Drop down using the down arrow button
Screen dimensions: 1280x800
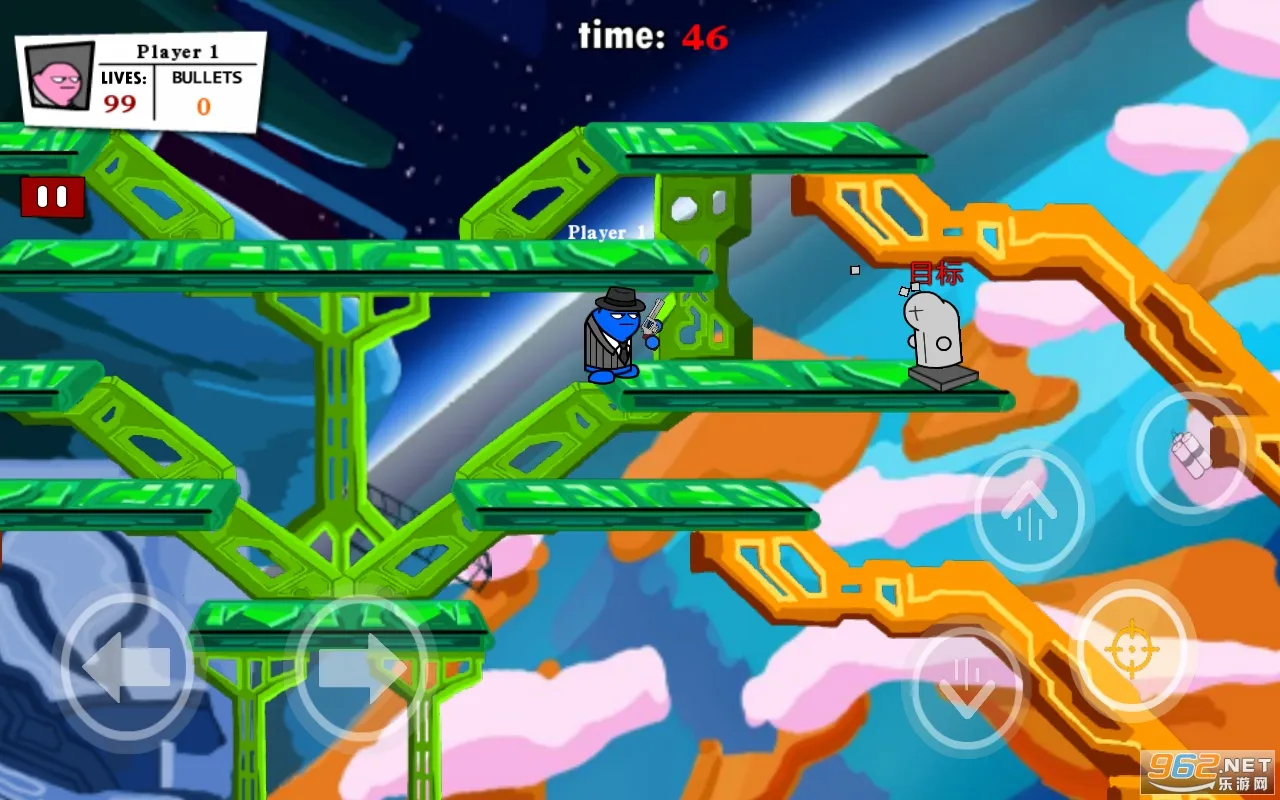(x=966, y=687)
